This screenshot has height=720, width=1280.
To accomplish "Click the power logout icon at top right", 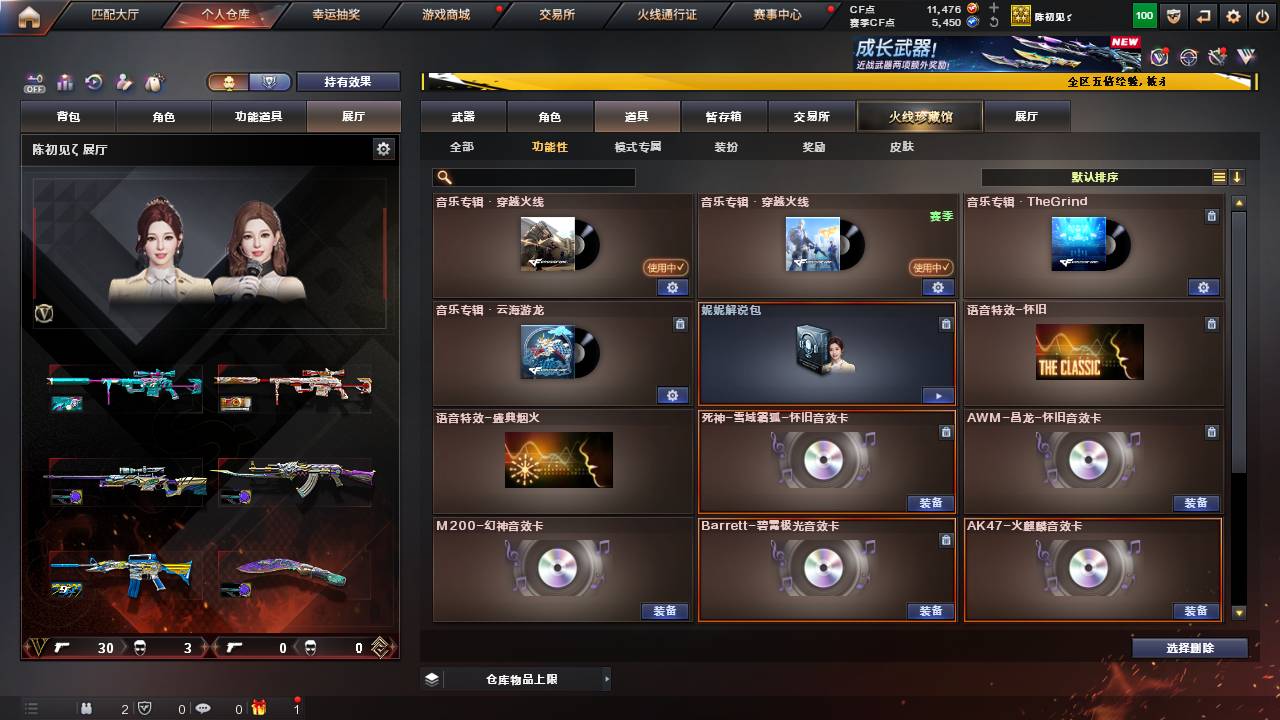I will [x=1264, y=15].
